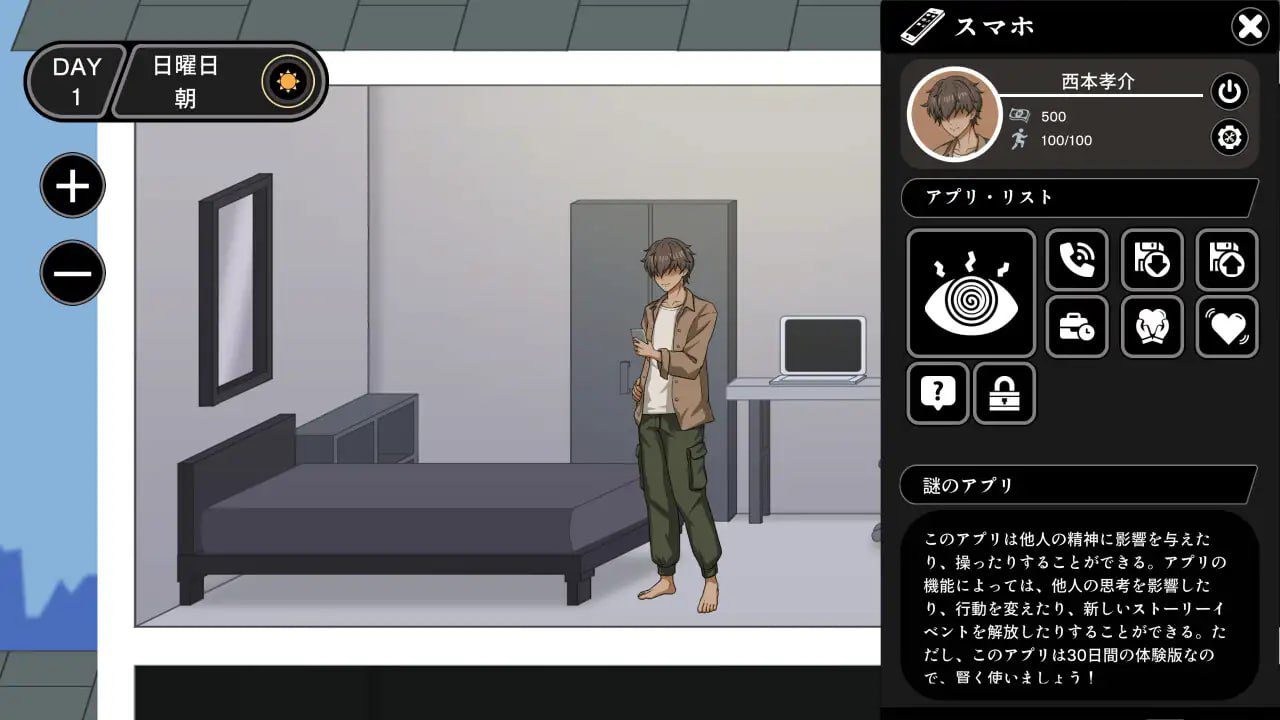Select the locked padlock app slot
1280x720 pixels.
click(1005, 394)
